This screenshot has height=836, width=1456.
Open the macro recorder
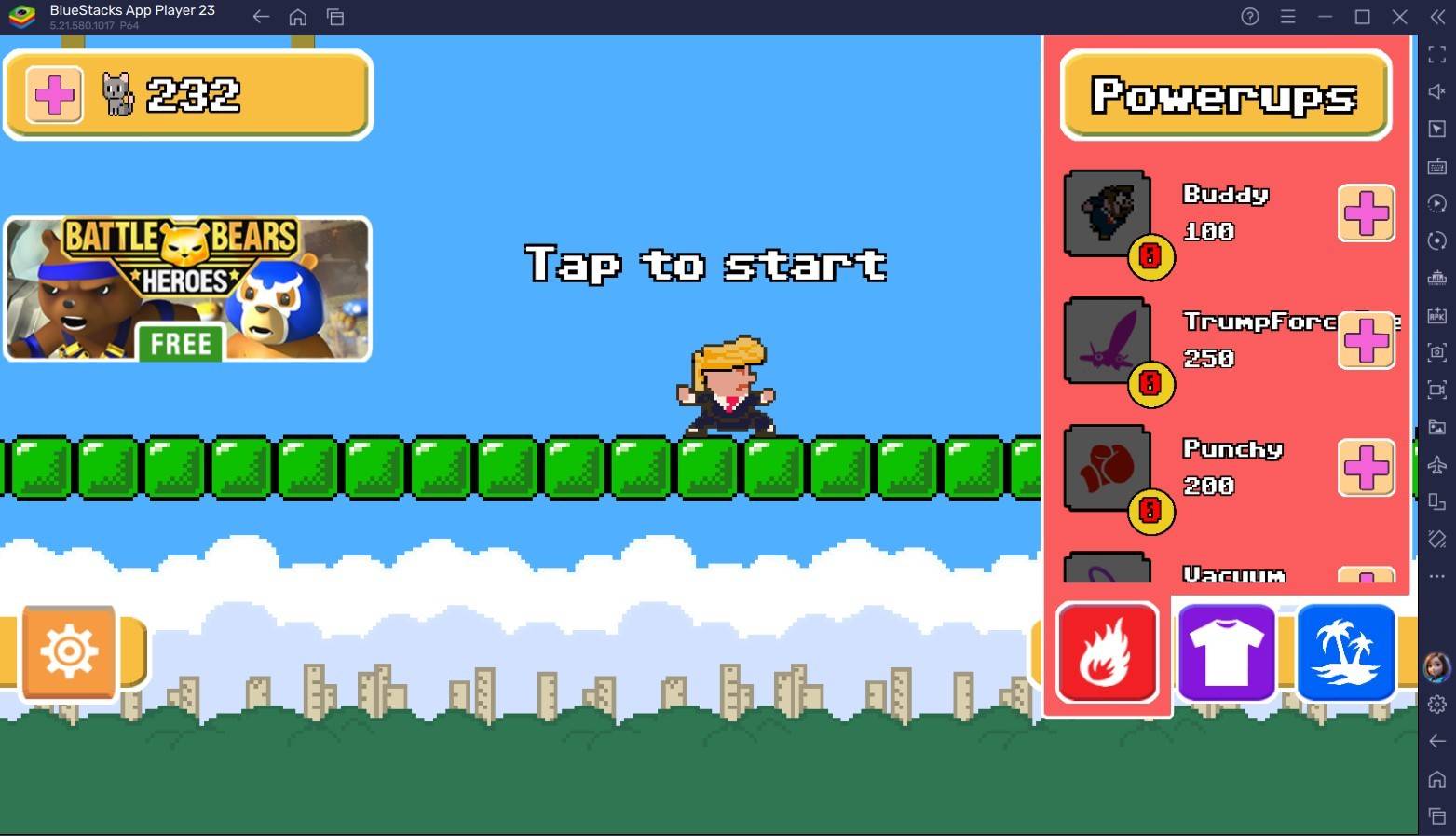click(x=1437, y=202)
